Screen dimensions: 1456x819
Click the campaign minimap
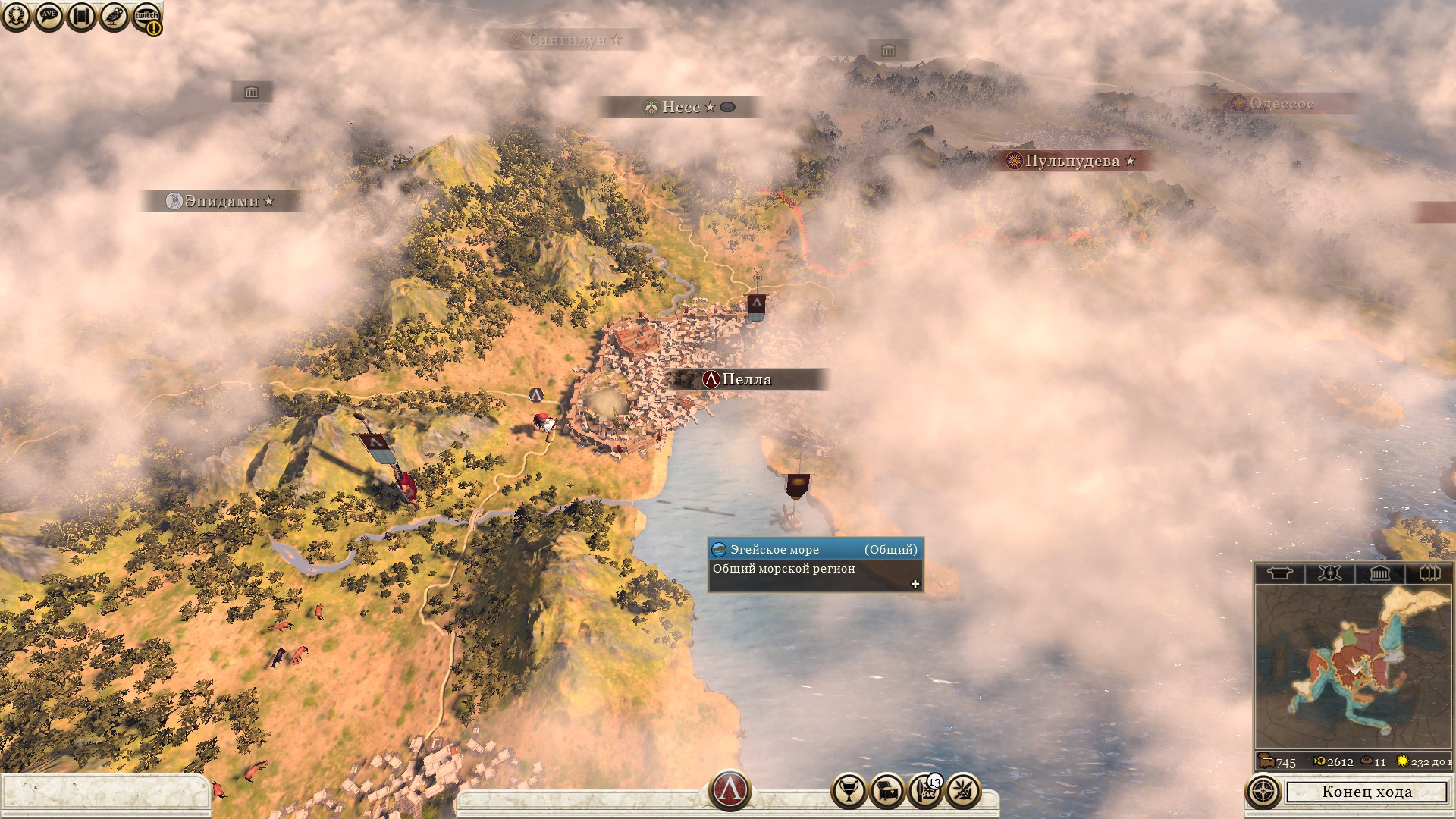point(1353,667)
